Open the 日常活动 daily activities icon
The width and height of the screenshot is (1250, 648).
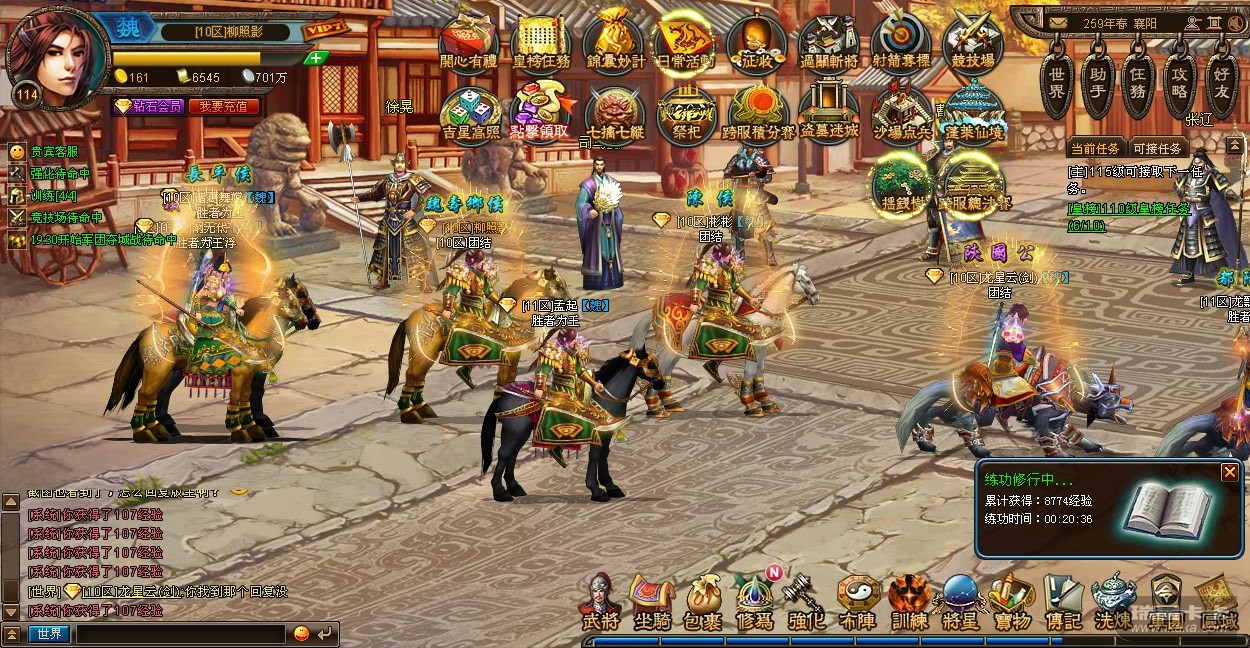(x=685, y=42)
